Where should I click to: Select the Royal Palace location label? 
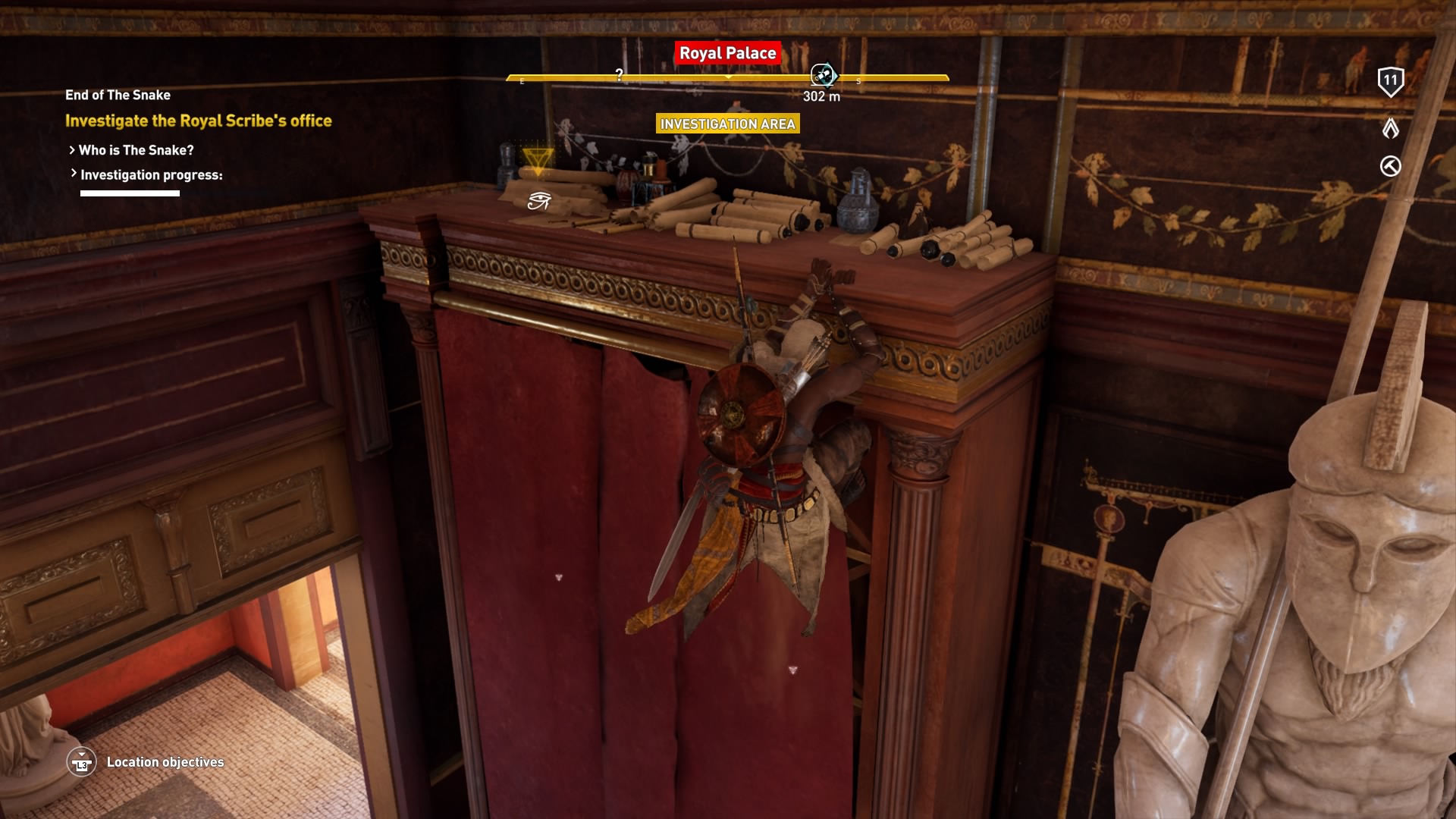tap(727, 53)
